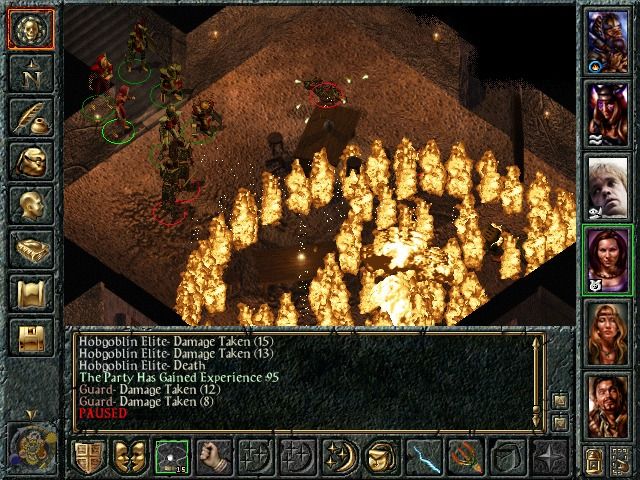Select the horned-helmet woman's portrait

(608, 112)
